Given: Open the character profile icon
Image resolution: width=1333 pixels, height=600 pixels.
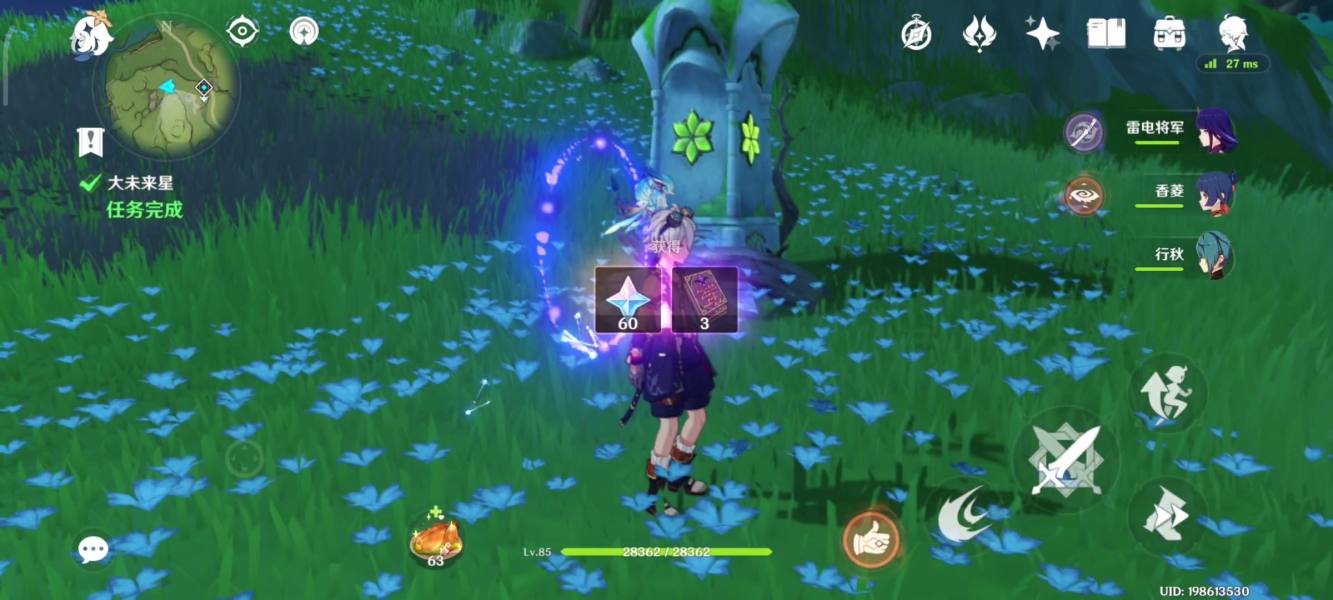Looking at the screenshot, I should tap(1233, 34).
